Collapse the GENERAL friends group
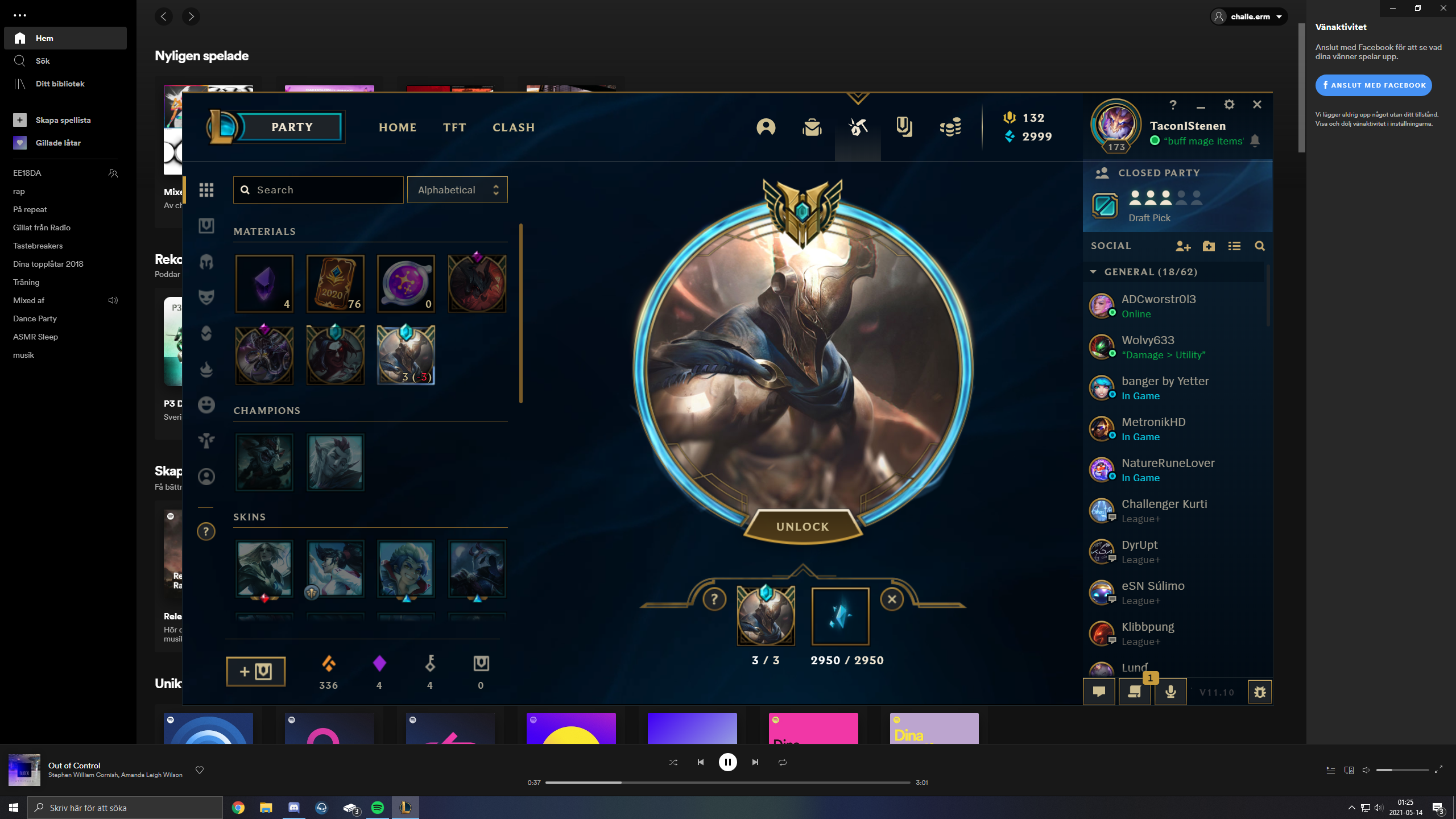 click(1093, 272)
